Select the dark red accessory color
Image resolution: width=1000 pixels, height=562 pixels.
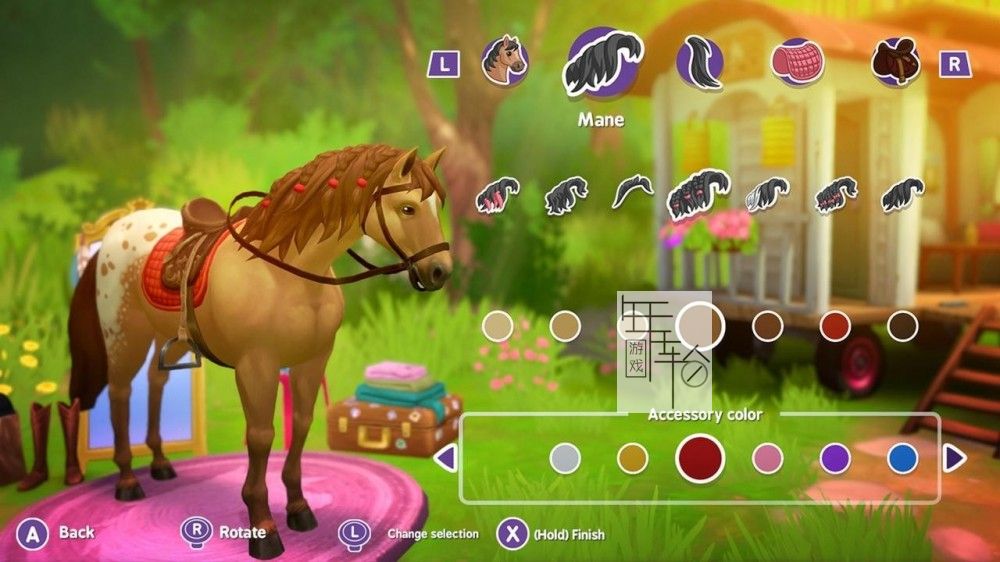(700, 458)
